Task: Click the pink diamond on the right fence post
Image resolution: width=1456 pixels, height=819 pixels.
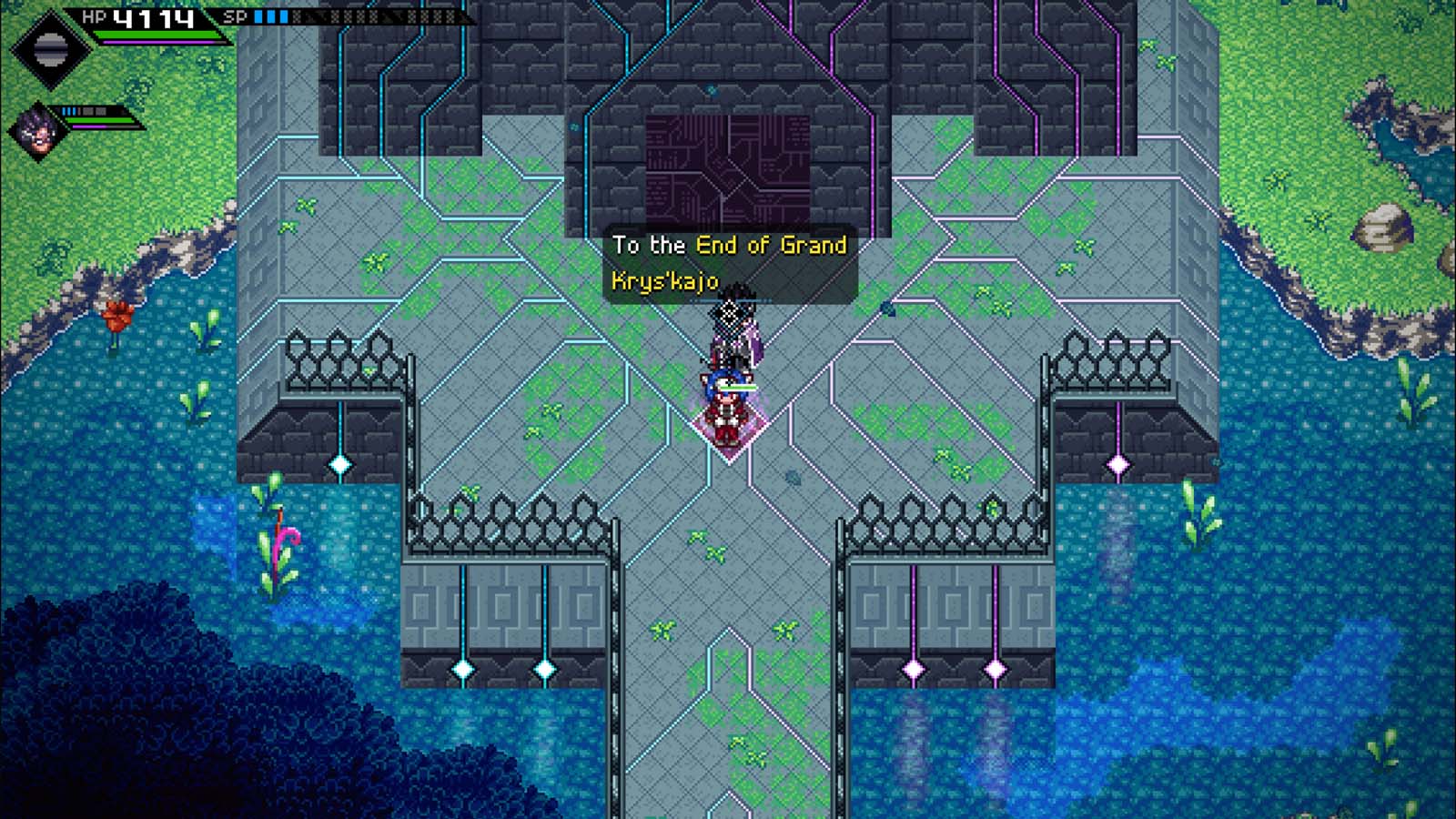Action: coord(1118,464)
